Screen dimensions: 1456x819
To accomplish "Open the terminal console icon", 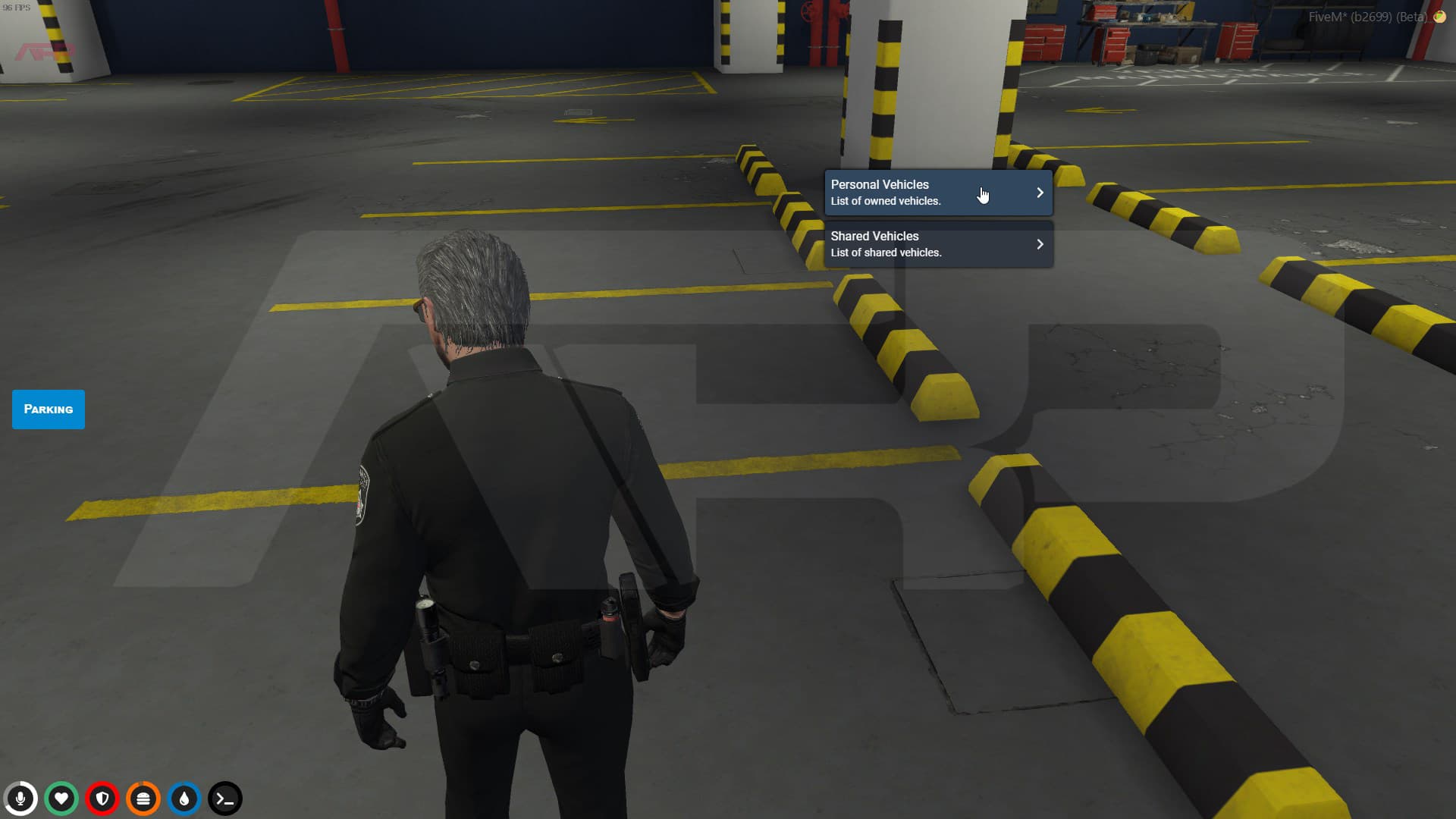I will (224, 799).
